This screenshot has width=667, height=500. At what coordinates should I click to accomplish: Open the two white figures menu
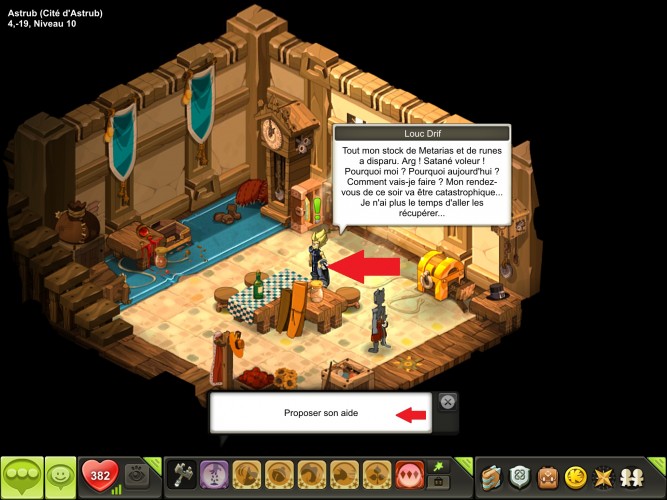point(634,476)
